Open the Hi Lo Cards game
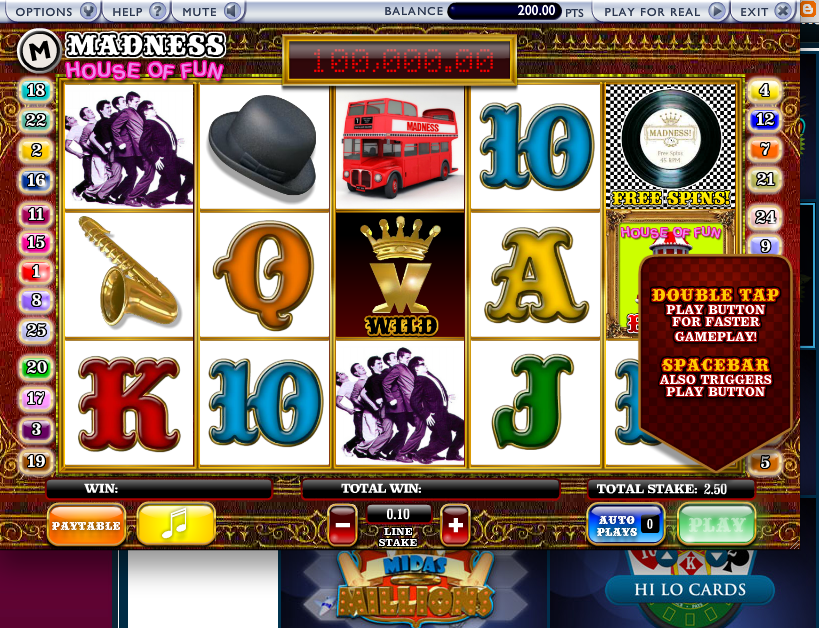The height and width of the screenshot is (628, 819). pyautogui.click(x=689, y=590)
